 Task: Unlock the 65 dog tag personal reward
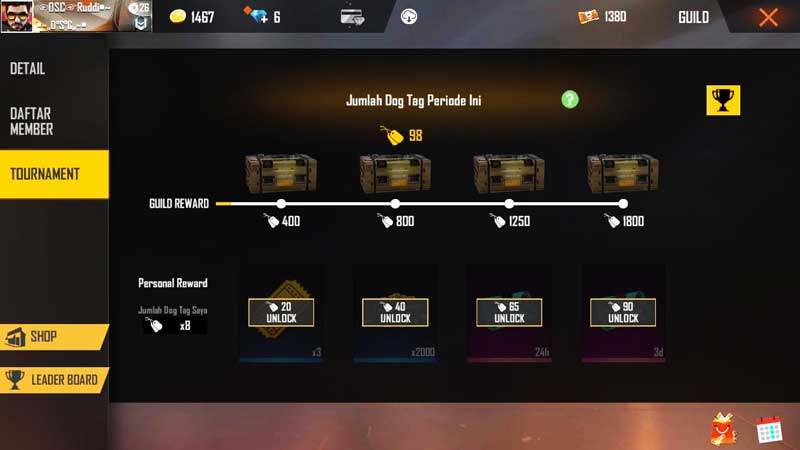coord(509,312)
